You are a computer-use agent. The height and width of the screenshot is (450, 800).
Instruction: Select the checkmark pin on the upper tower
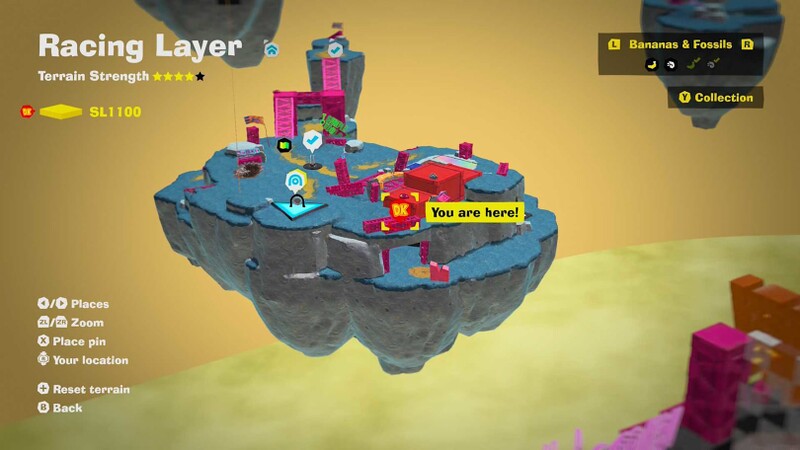336,48
